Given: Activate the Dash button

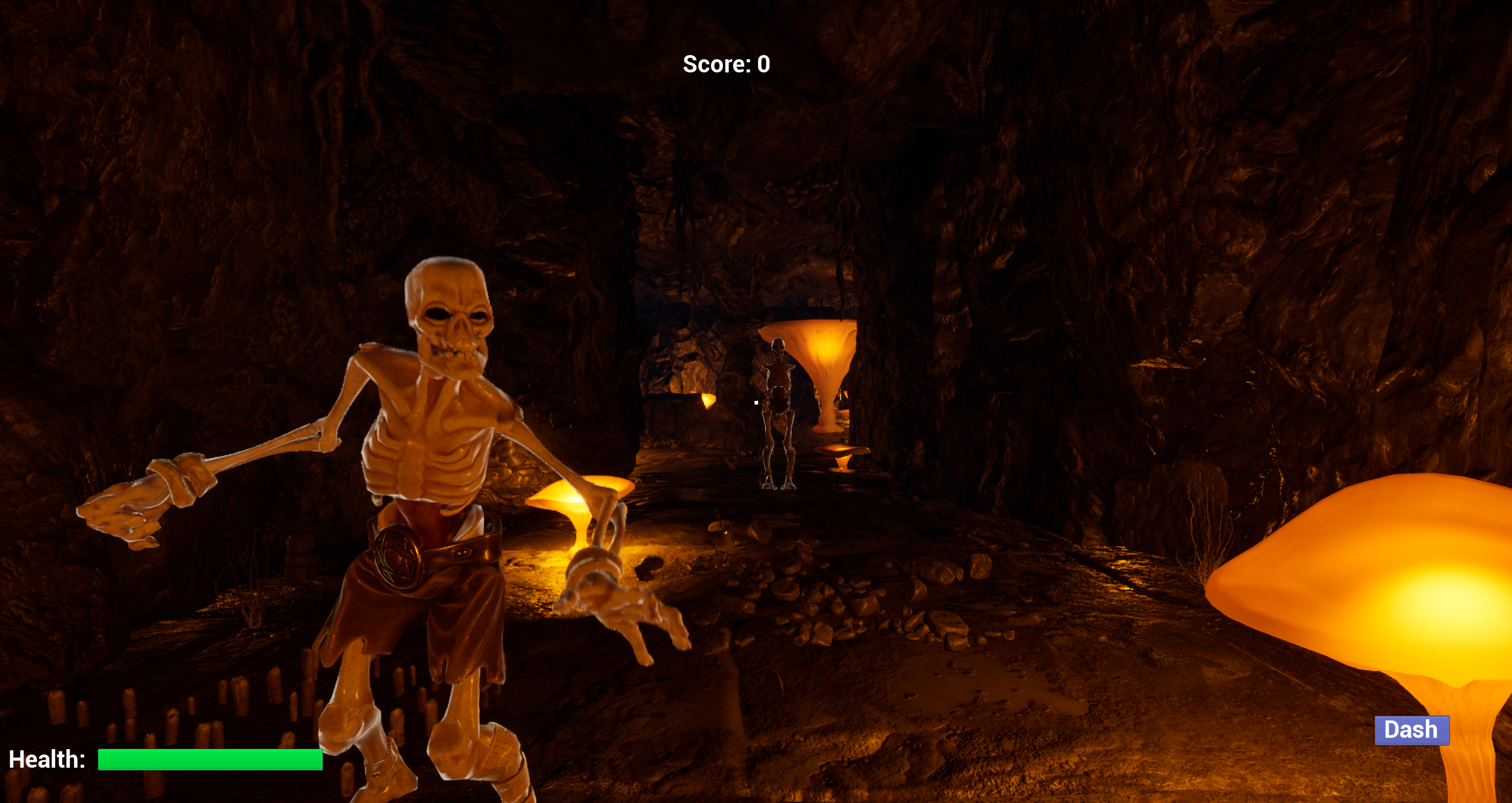Looking at the screenshot, I should coord(1411,730).
